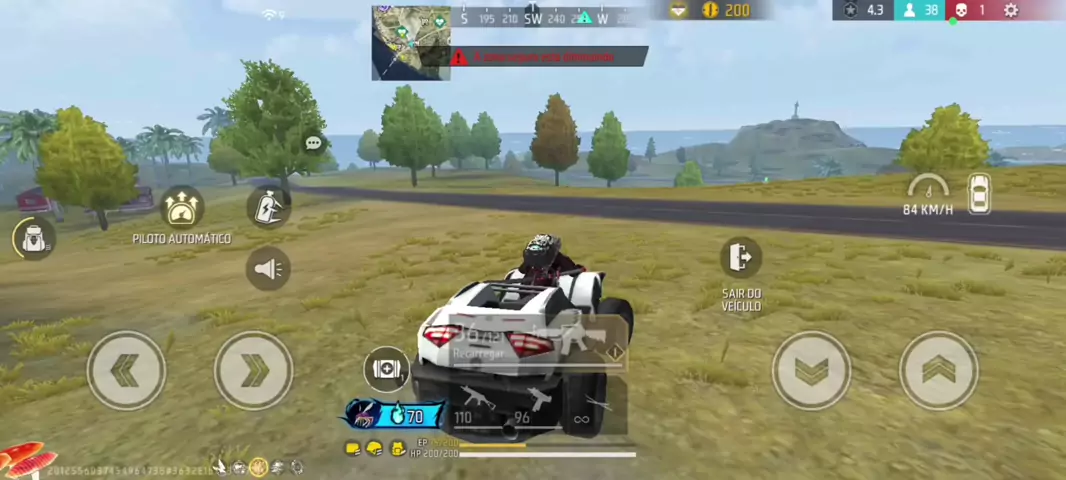Brake with the down arrow button
This screenshot has width=1066, height=480.
tap(811, 370)
